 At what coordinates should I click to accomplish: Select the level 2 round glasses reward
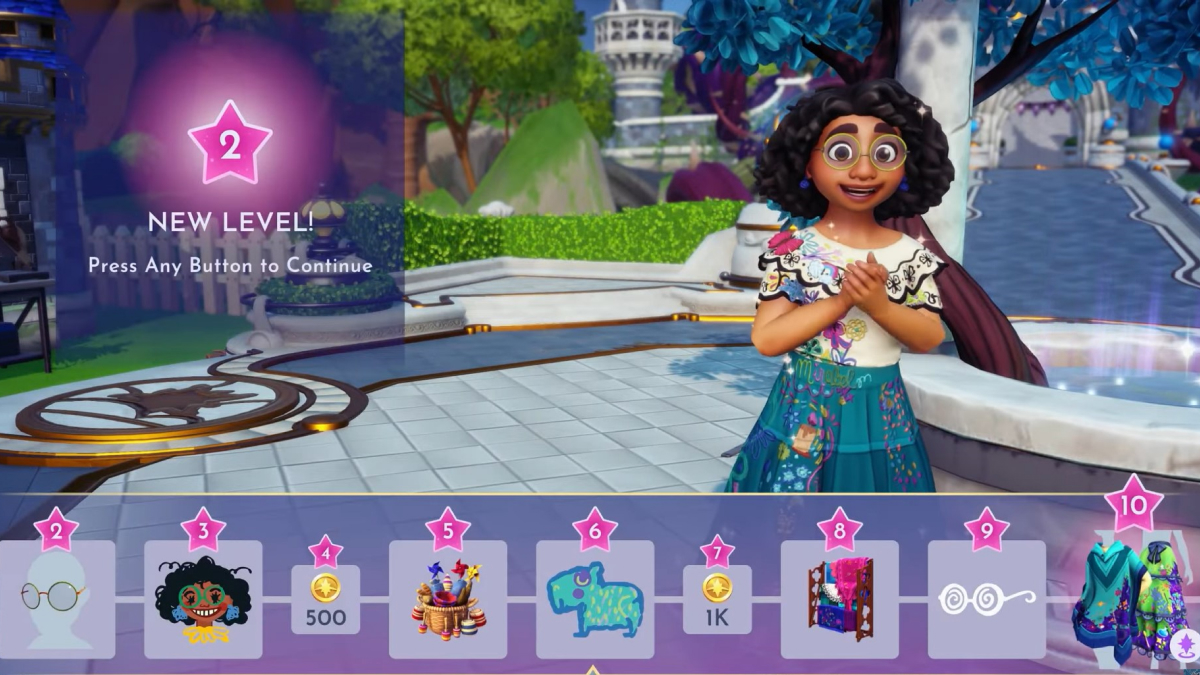pos(57,599)
